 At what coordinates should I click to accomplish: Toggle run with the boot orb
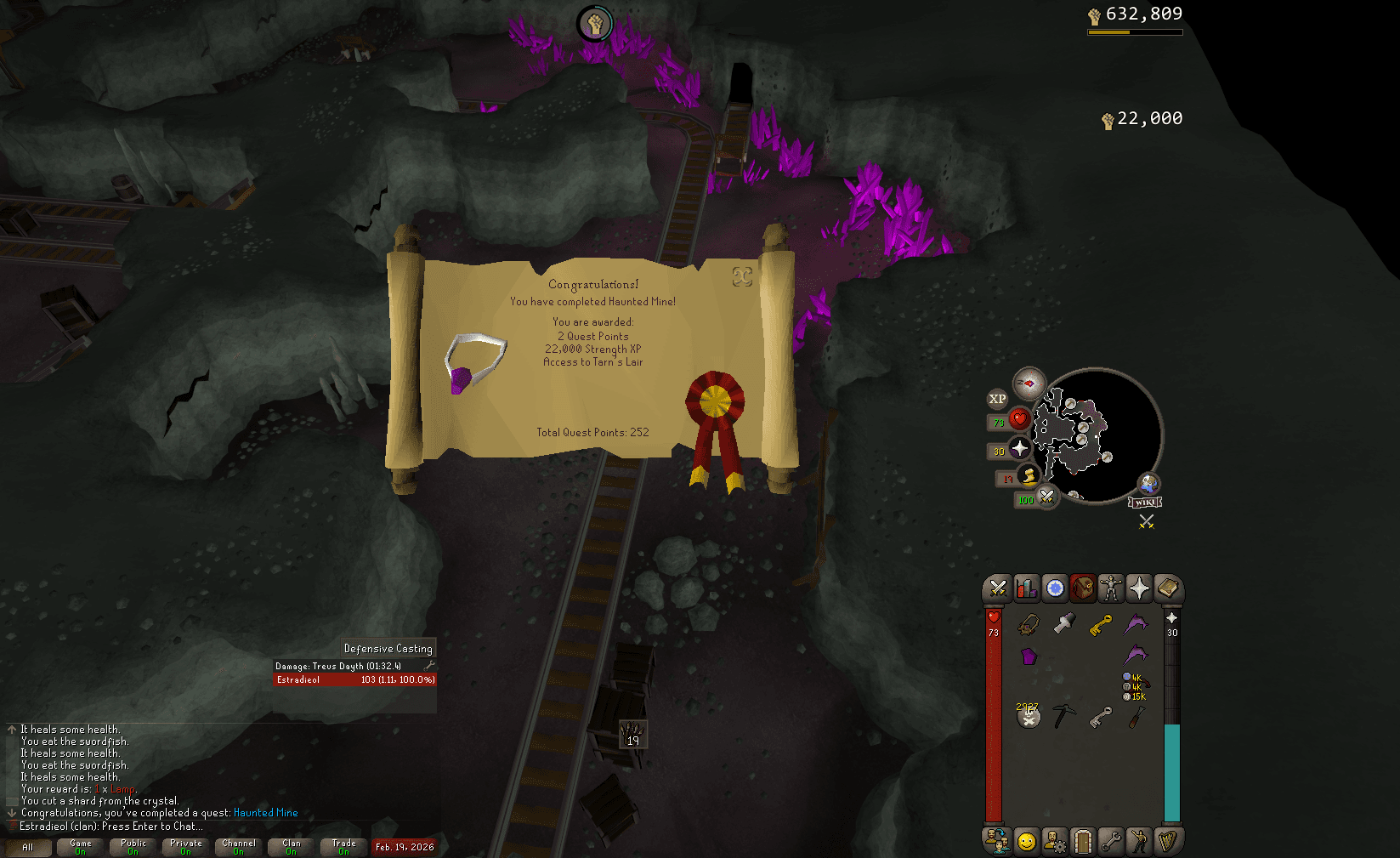tap(1028, 476)
